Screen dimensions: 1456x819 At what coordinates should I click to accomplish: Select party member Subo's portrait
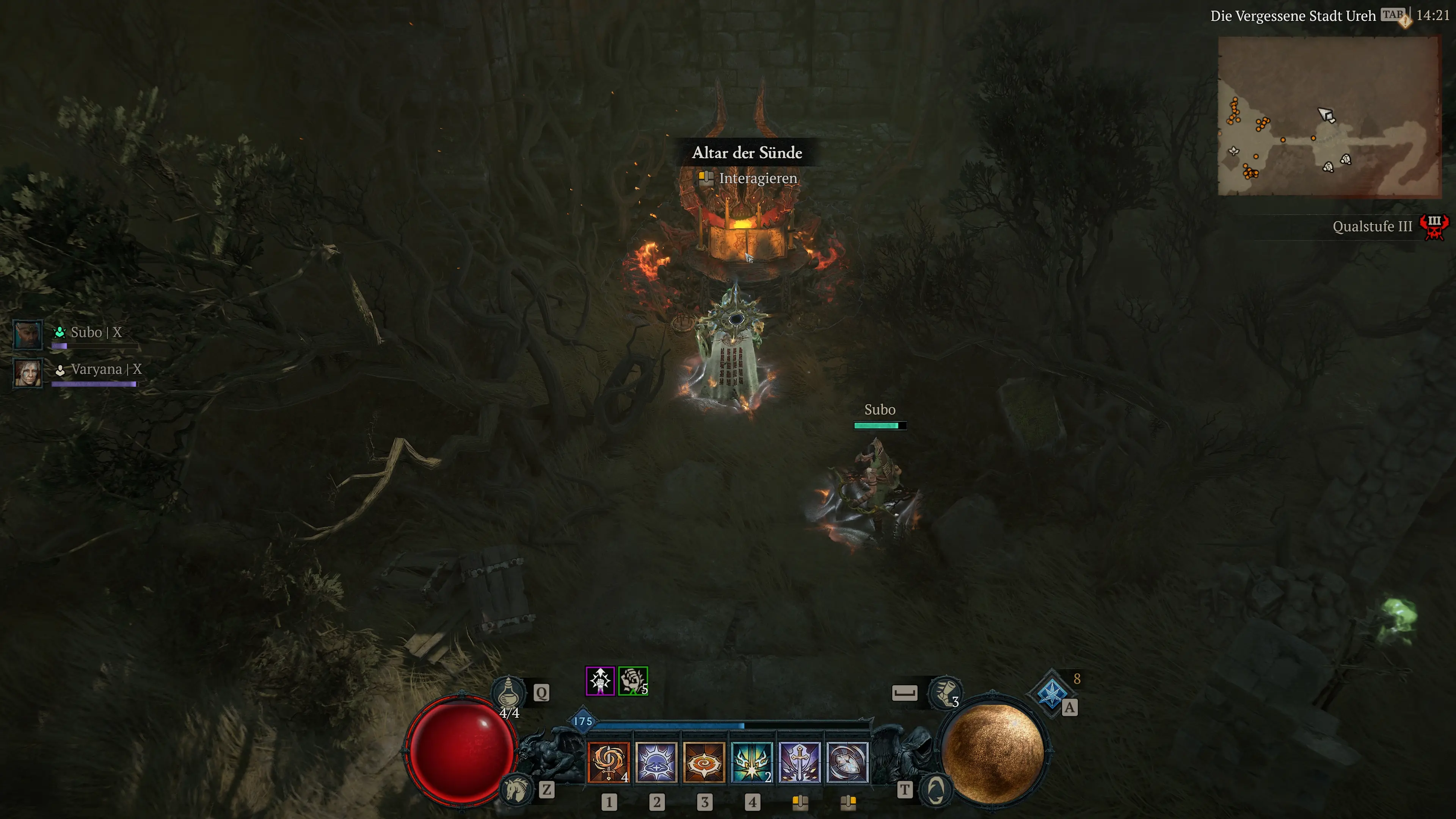coord(27,334)
